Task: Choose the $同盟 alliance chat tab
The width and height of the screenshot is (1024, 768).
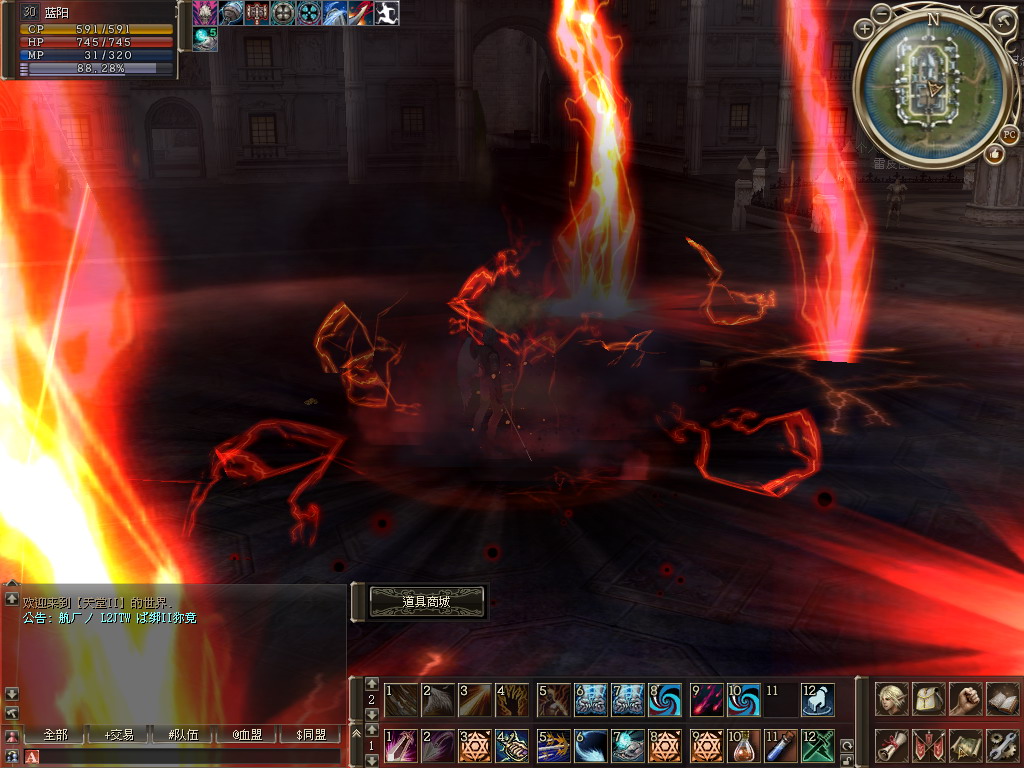Action: pyautogui.click(x=311, y=735)
